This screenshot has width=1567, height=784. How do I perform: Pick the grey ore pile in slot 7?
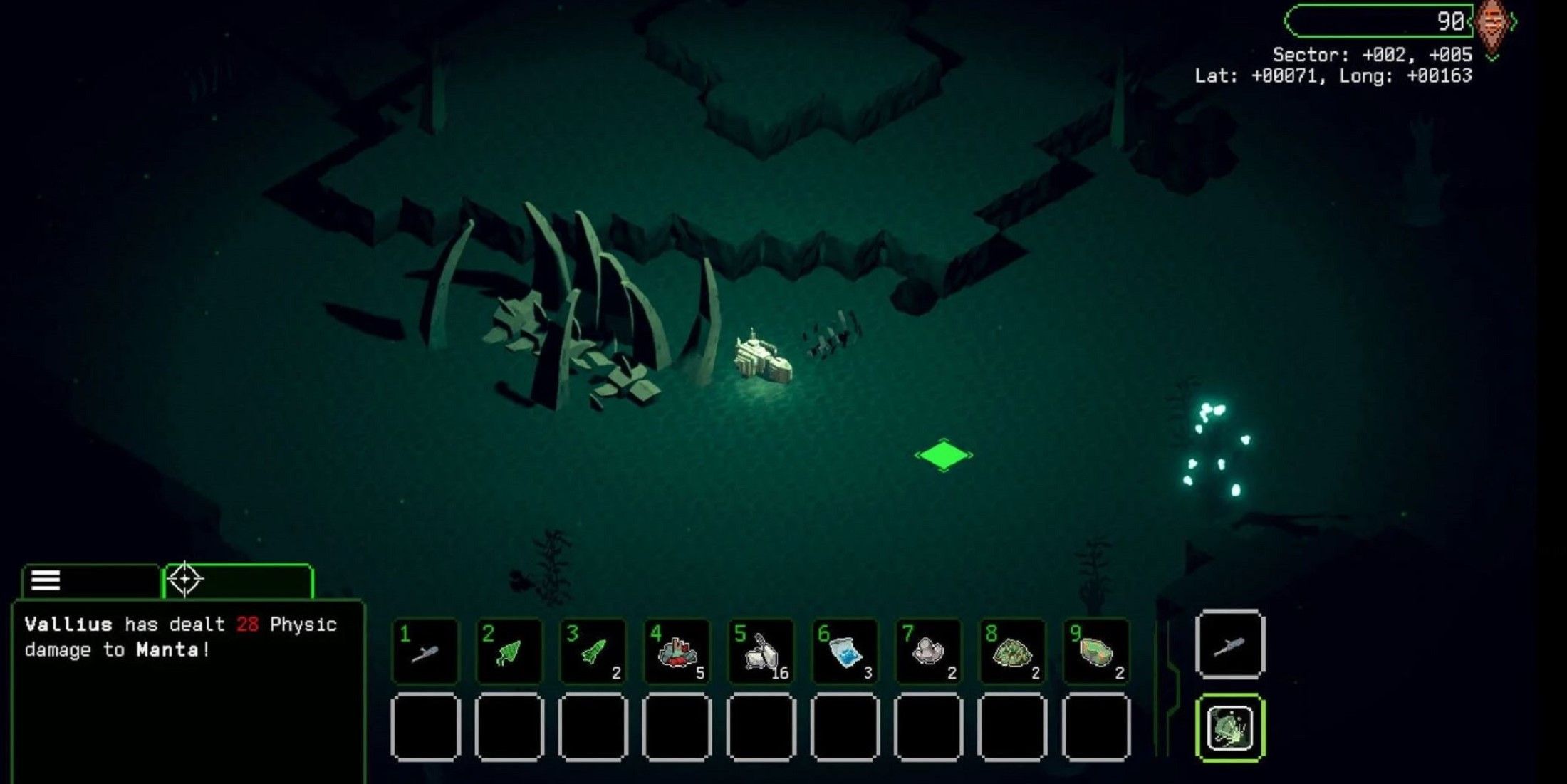pos(928,652)
